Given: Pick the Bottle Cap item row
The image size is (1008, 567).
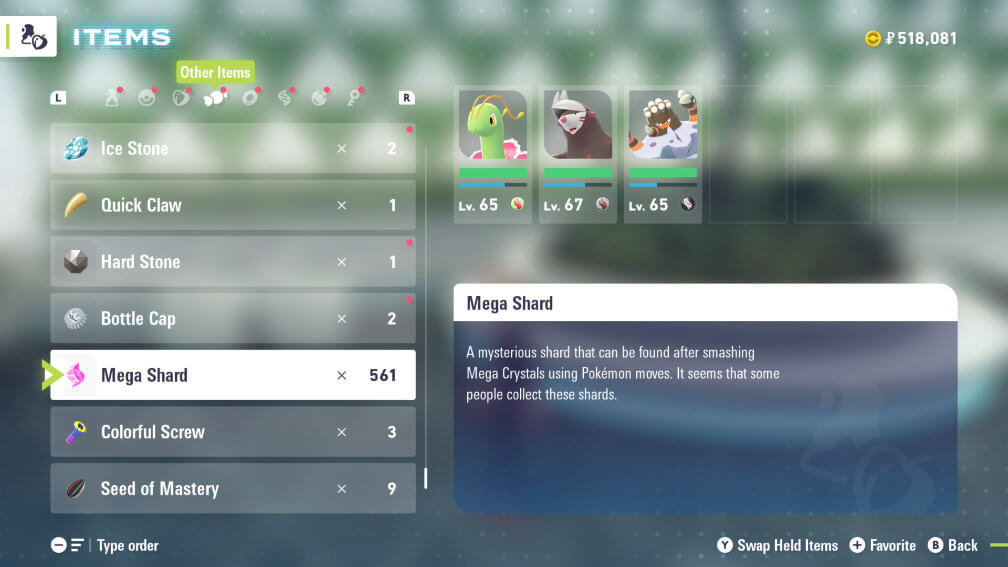Looking at the screenshot, I should pyautogui.click(x=232, y=319).
